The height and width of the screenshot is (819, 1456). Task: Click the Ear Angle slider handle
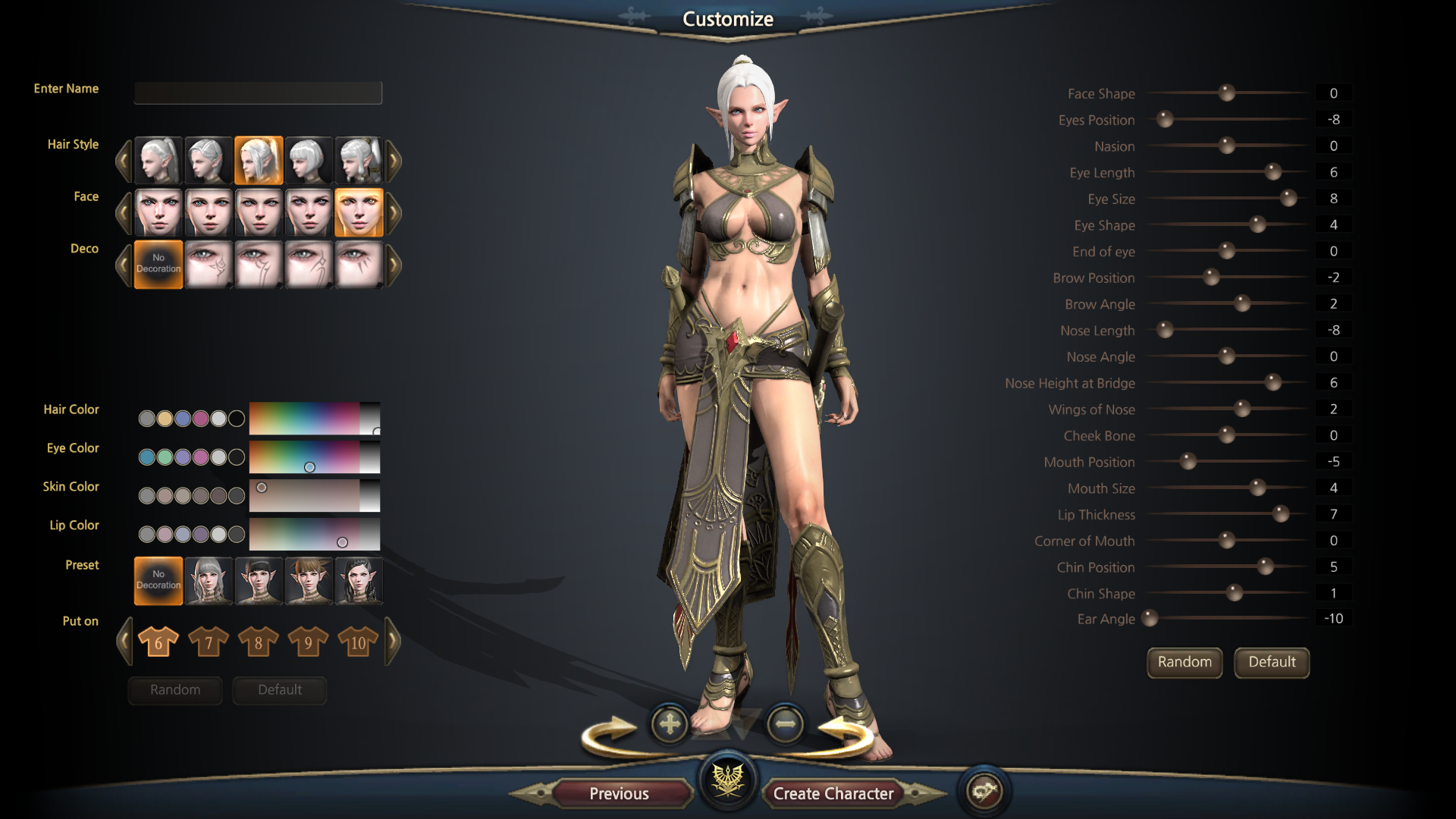pos(1150,619)
